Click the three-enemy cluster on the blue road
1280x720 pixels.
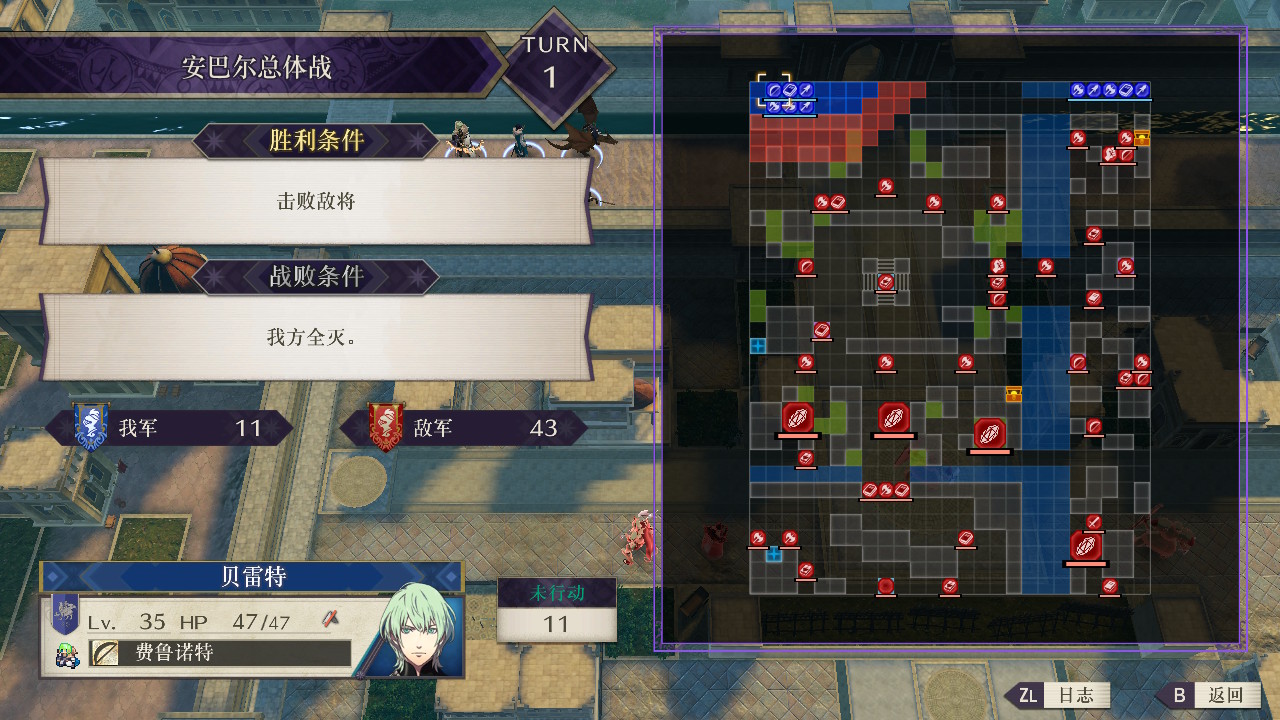click(x=885, y=490)
